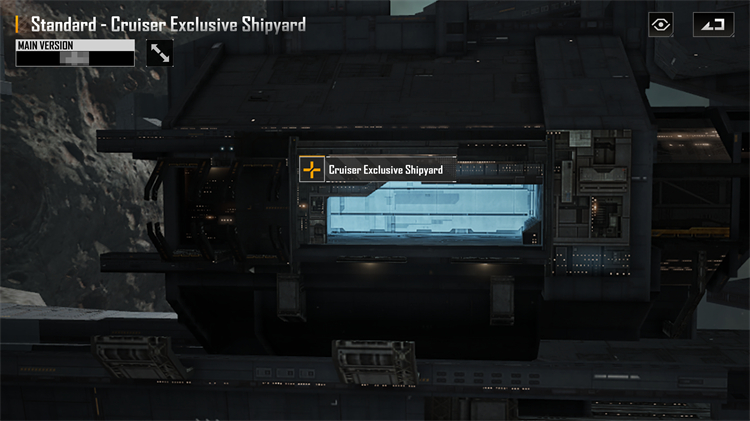The width and height of the screenshot is (750, 421).
Task: Open the Main Version selector
Action: (75, 53)
